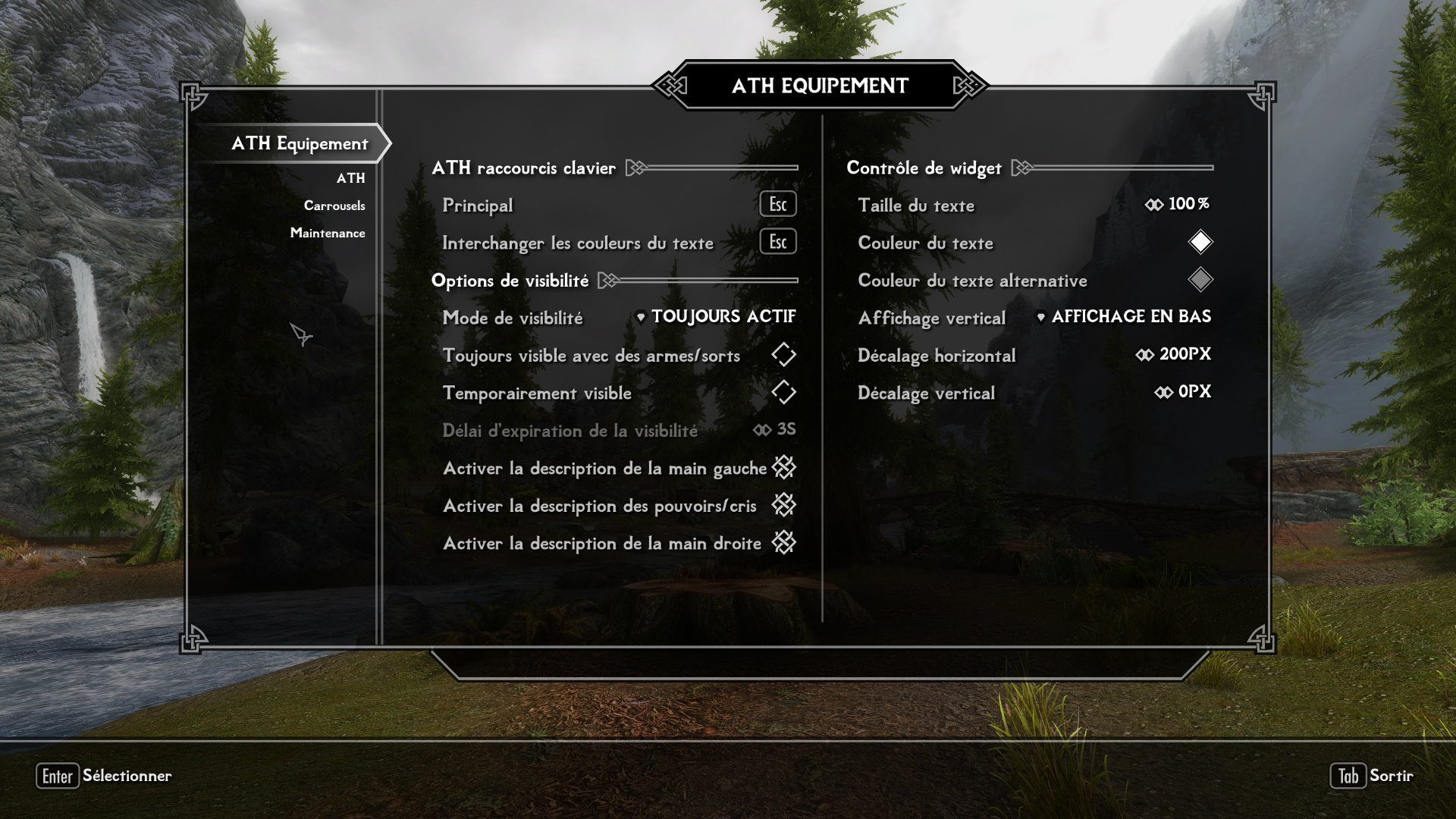Switch to the Carrousels page
This screenshot has width=1456, height=819.
(x=334, y=206)
